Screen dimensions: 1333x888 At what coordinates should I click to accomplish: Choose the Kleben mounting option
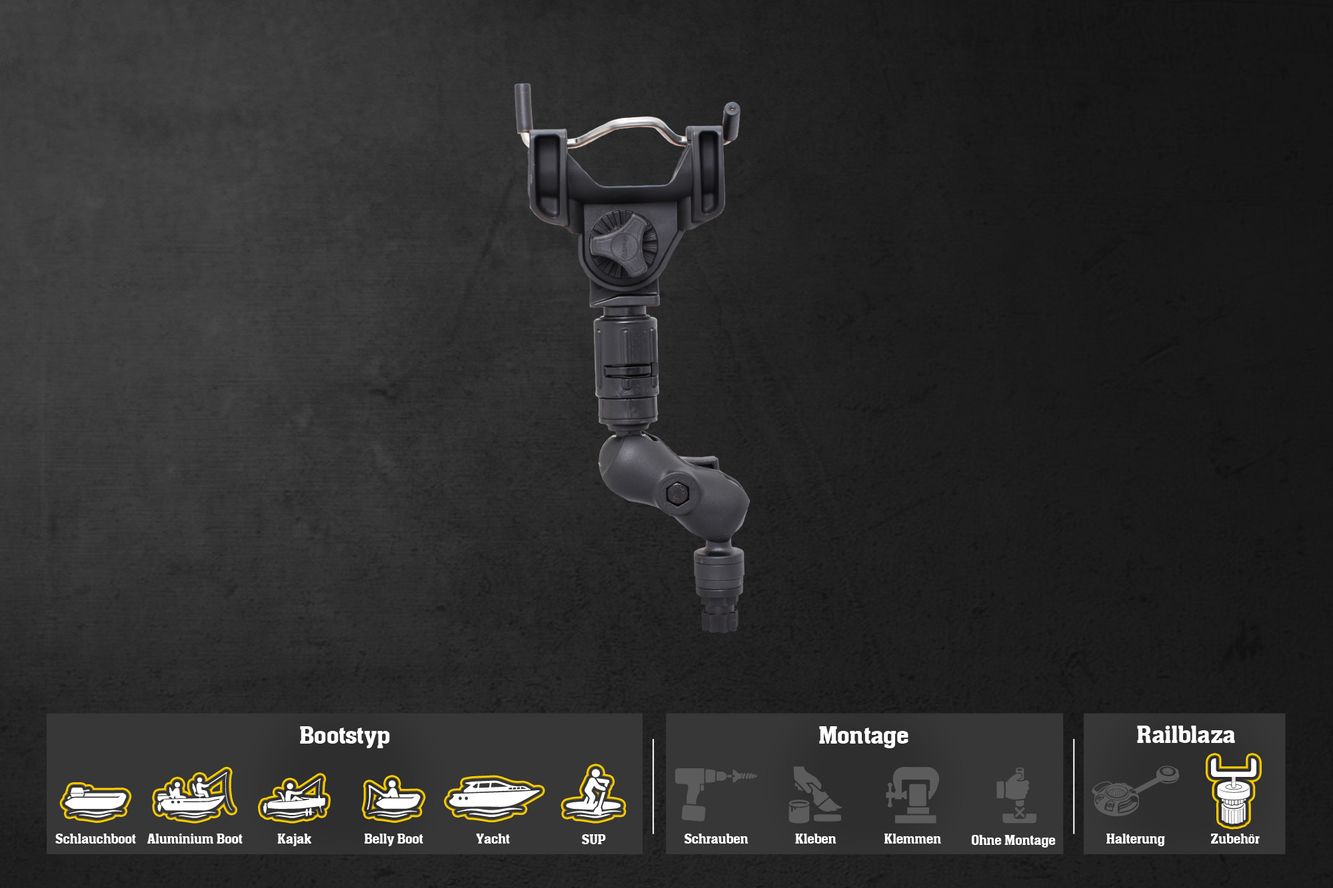(x=815, y=794)
